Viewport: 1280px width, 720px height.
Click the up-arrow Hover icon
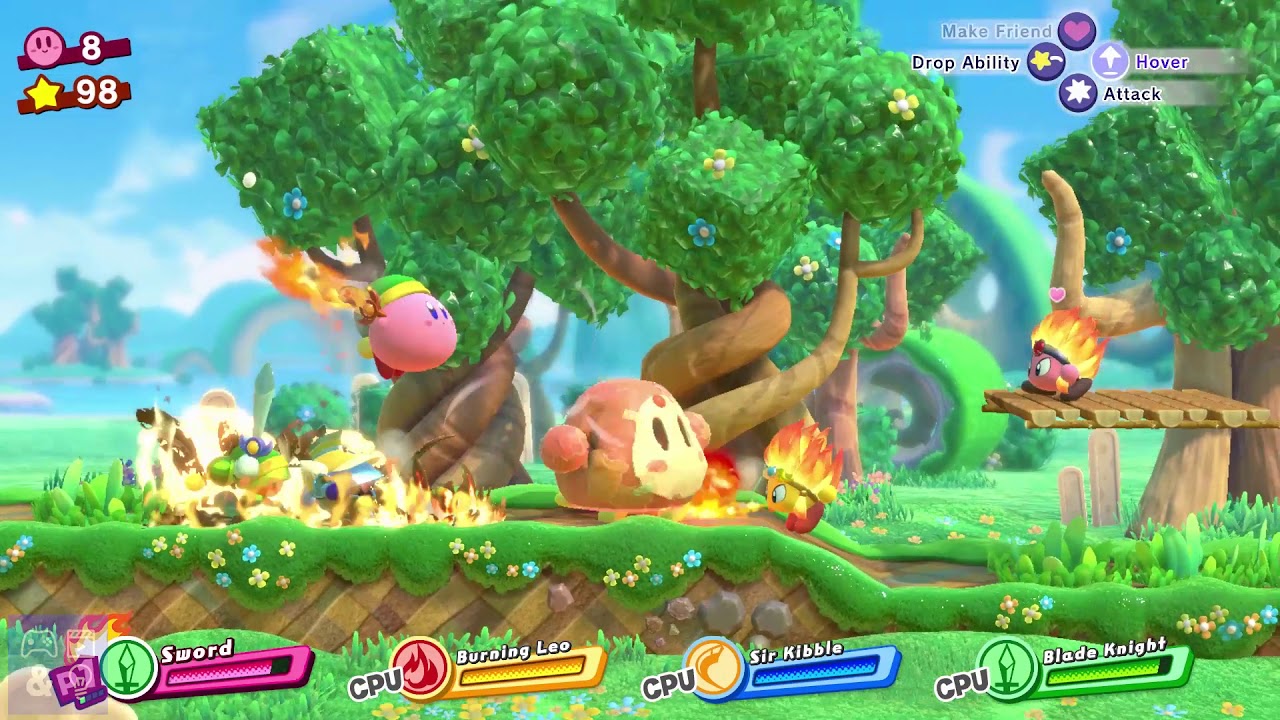coord(1110,62)
